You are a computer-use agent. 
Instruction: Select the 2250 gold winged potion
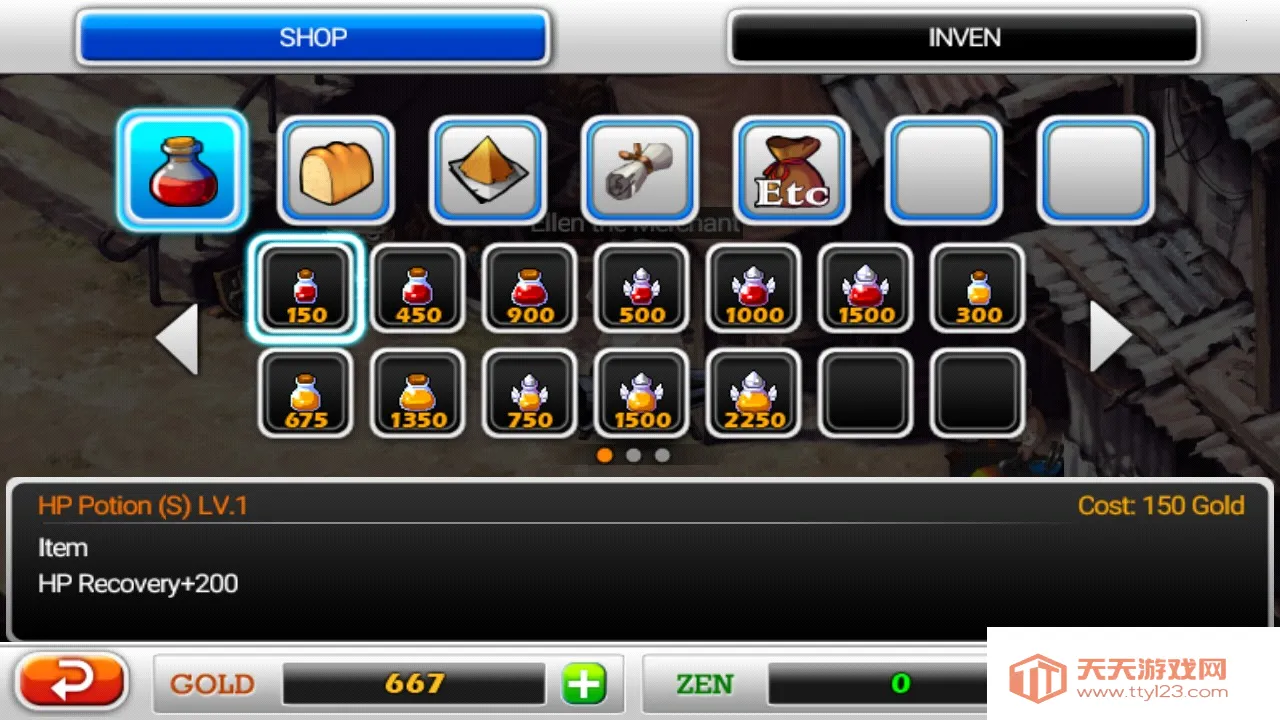(753, 392)
